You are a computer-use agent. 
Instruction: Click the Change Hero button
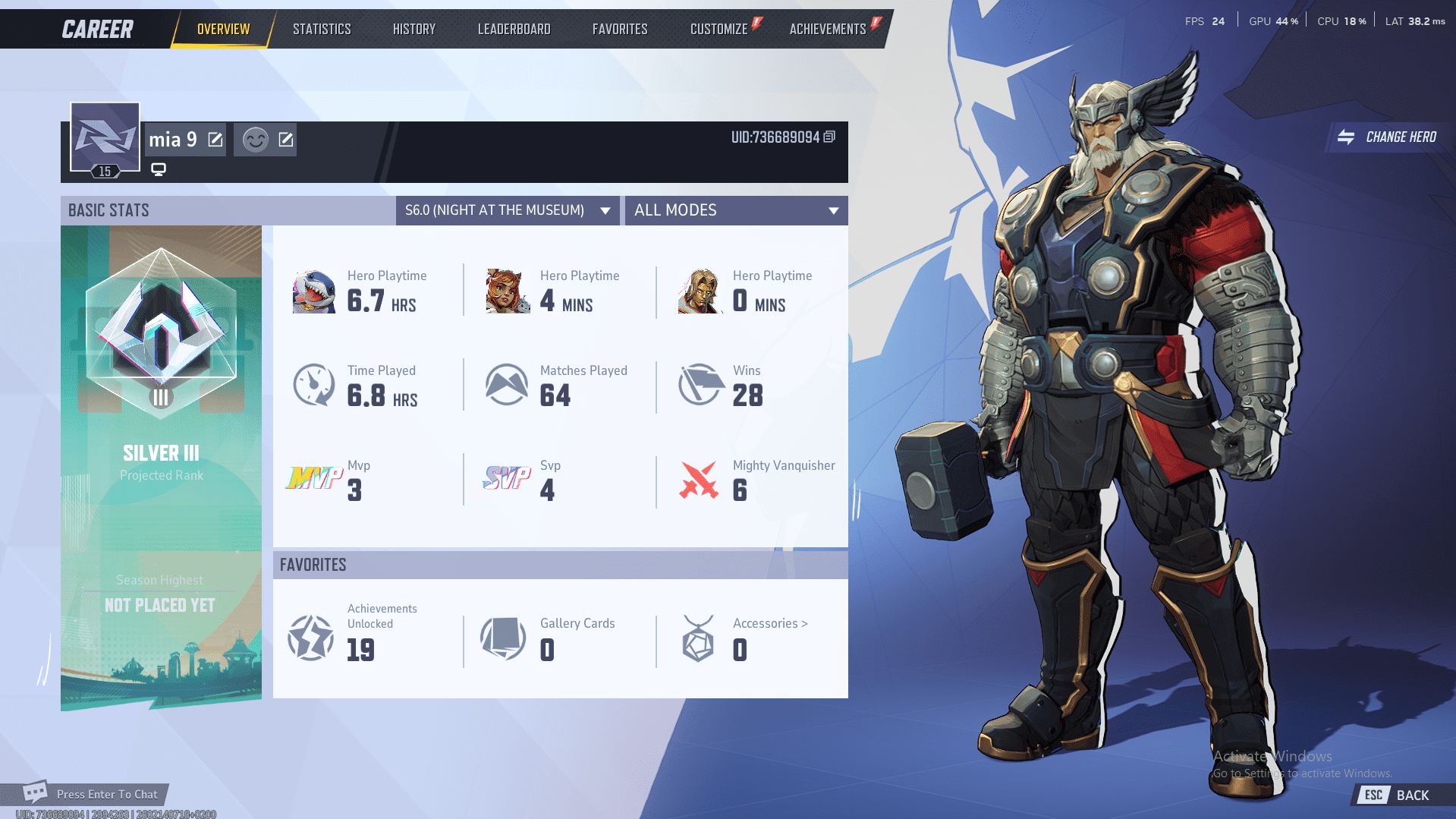point(1388,137)
